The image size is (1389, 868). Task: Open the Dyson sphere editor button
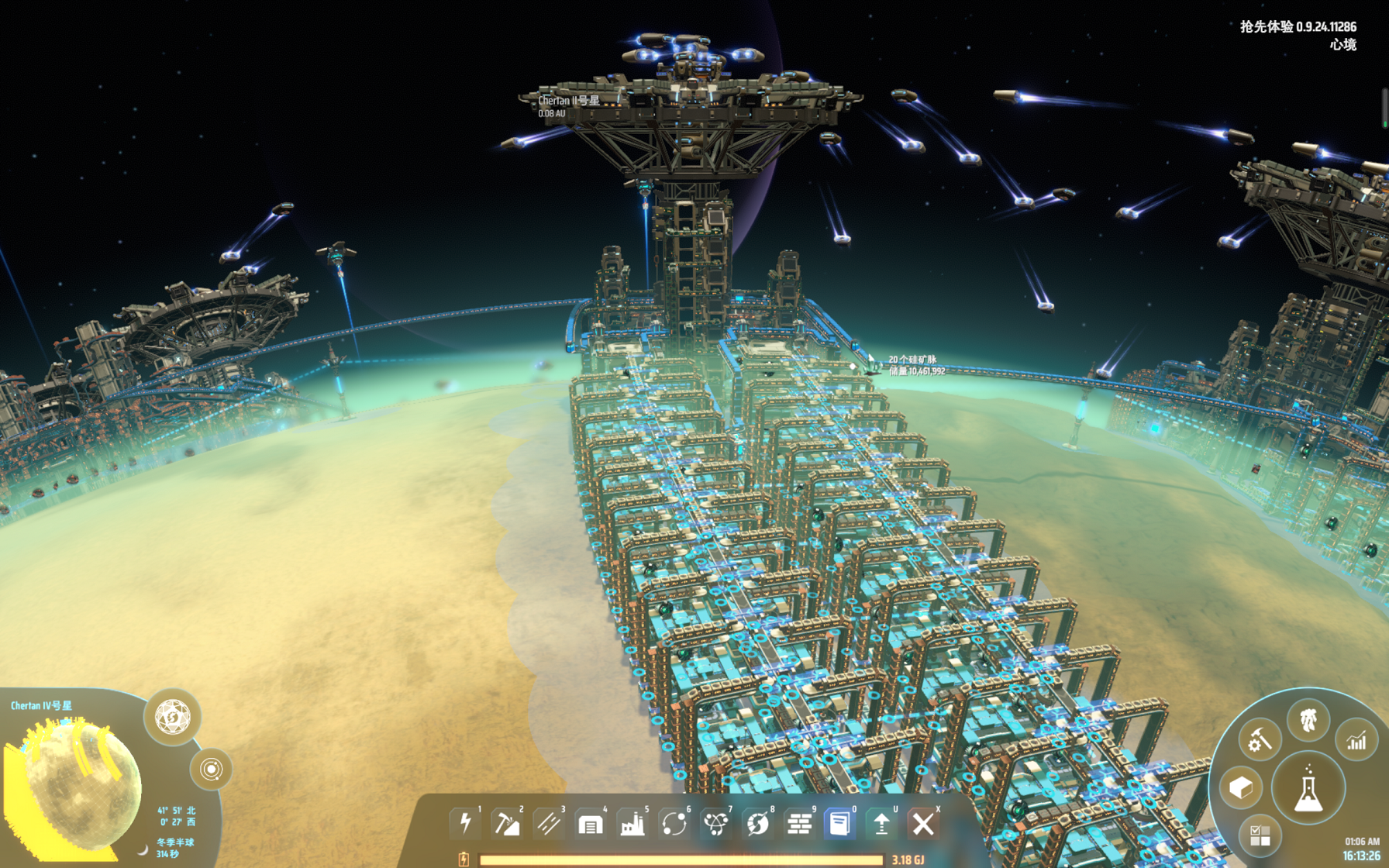172,717
